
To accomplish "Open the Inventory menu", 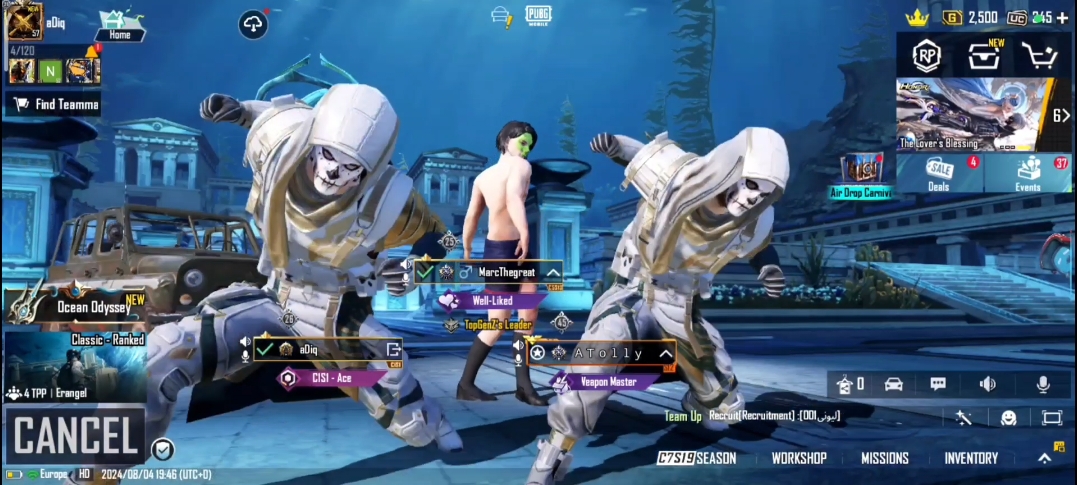I will 971,458.
